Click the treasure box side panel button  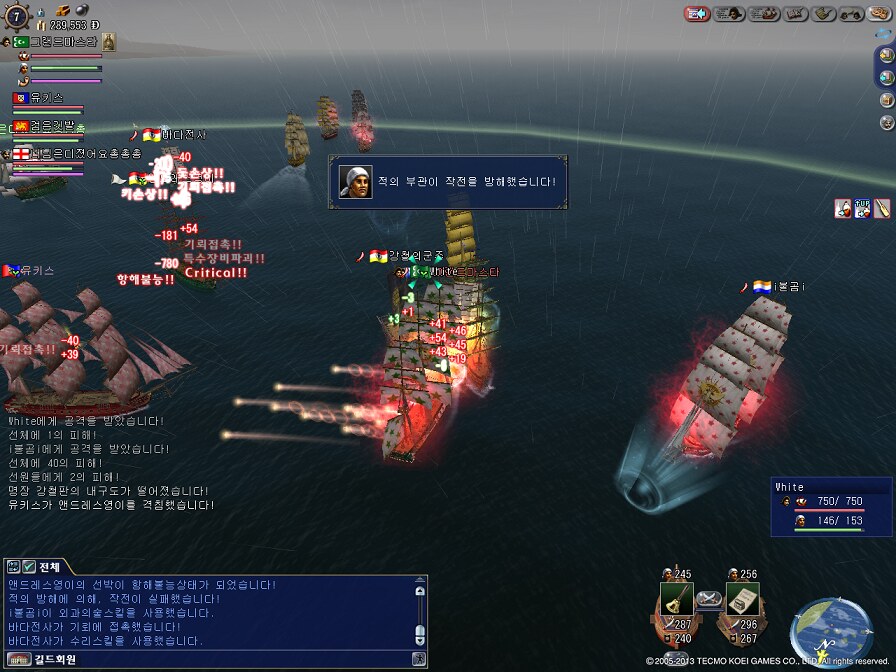pos(885,100)
